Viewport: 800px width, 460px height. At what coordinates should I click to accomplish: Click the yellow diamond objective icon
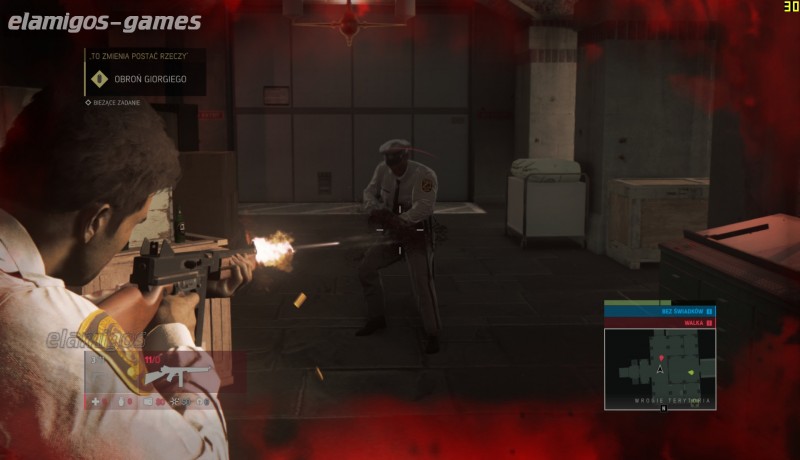point(98,79)
